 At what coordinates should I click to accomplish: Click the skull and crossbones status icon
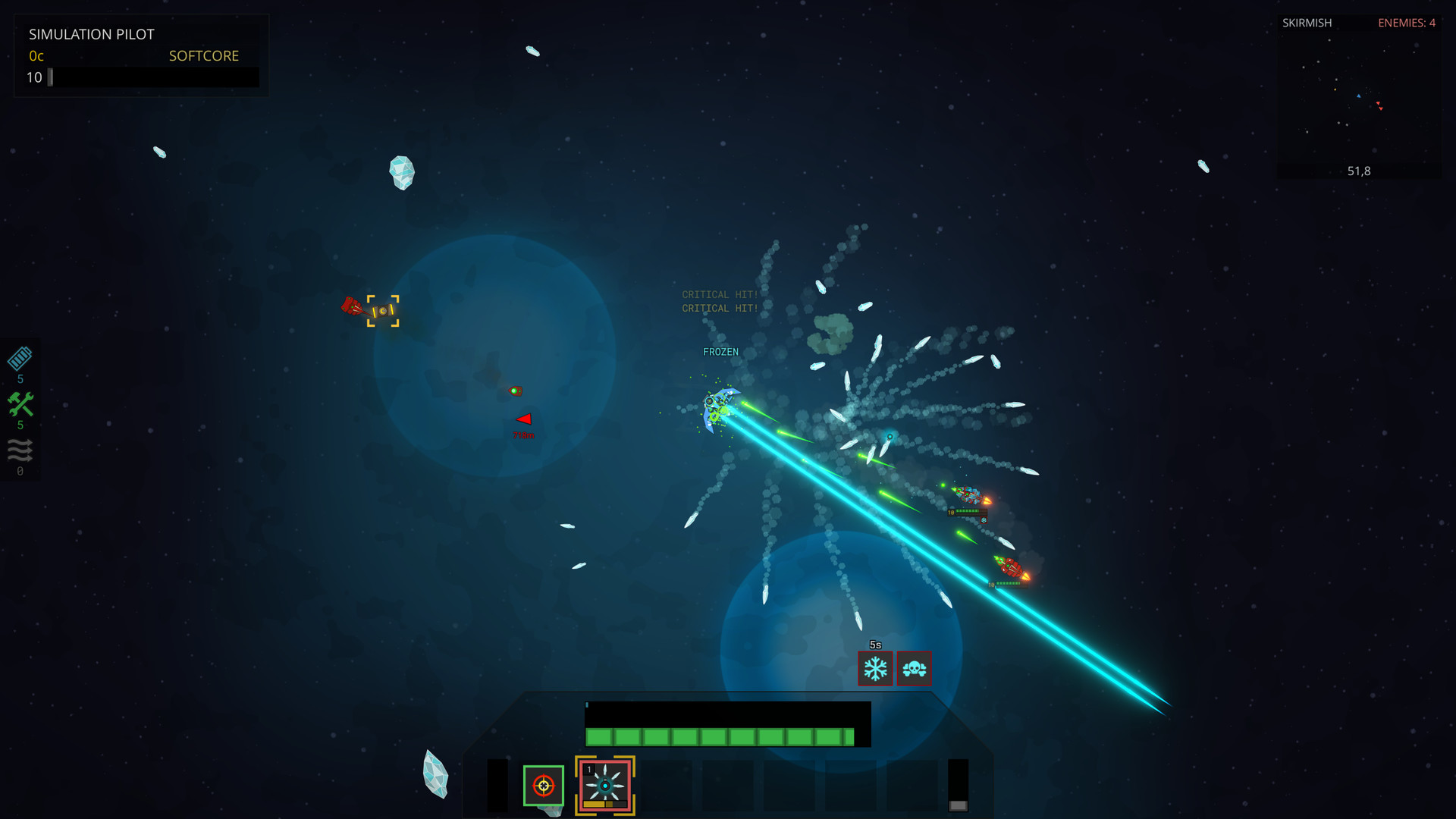tap(914, 668)
